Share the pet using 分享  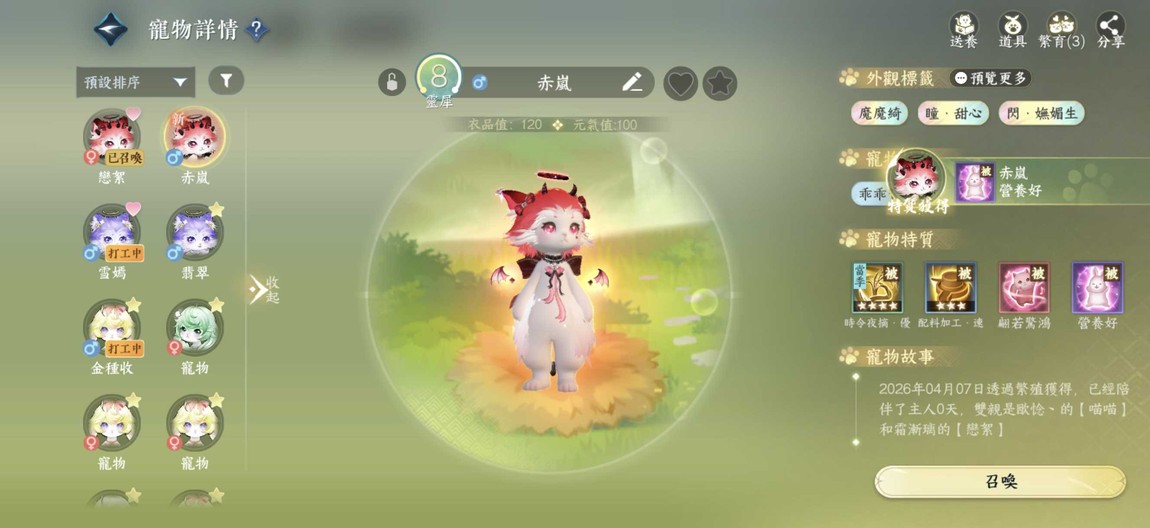pos(1110,29)
